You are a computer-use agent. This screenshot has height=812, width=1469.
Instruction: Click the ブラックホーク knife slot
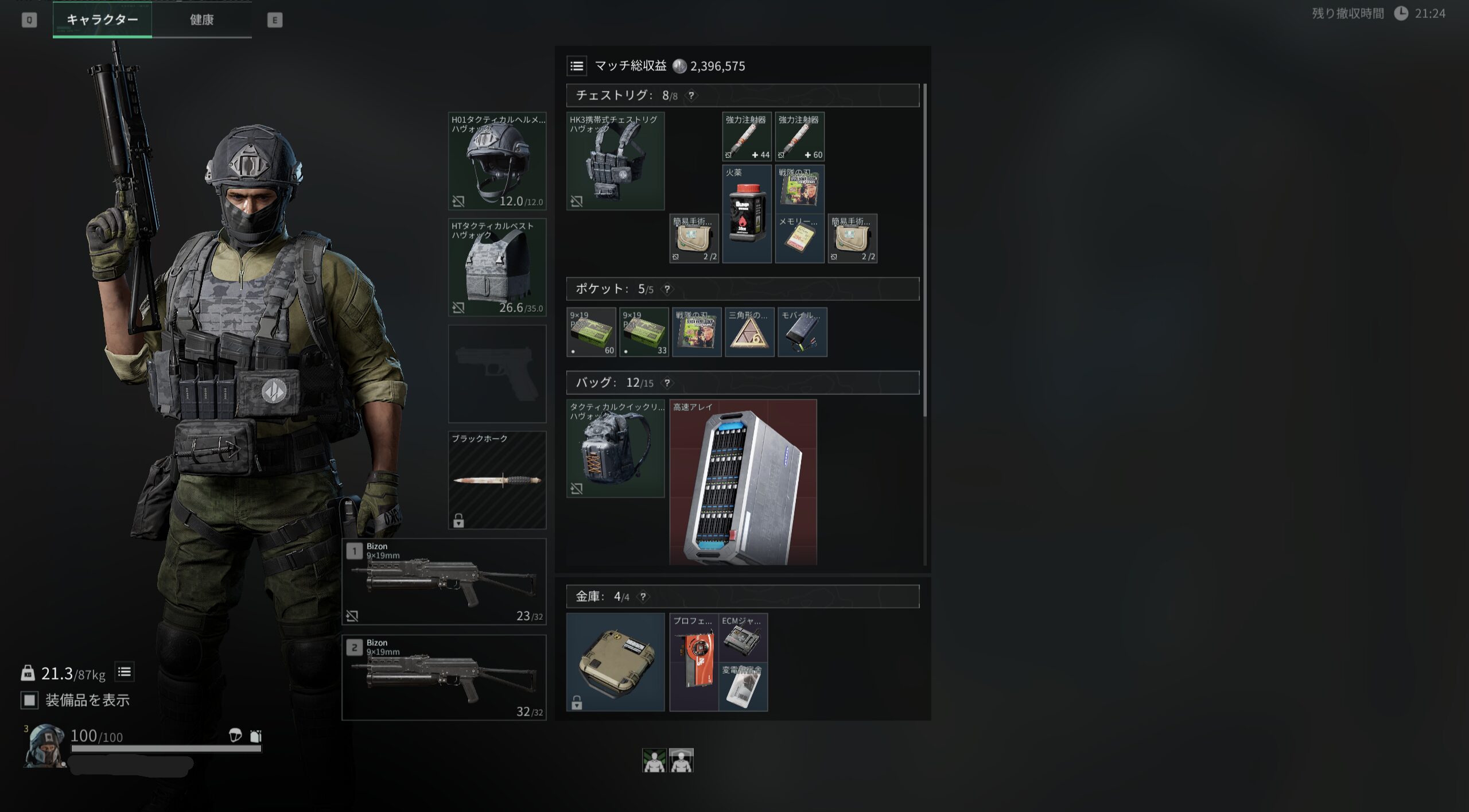497,480
